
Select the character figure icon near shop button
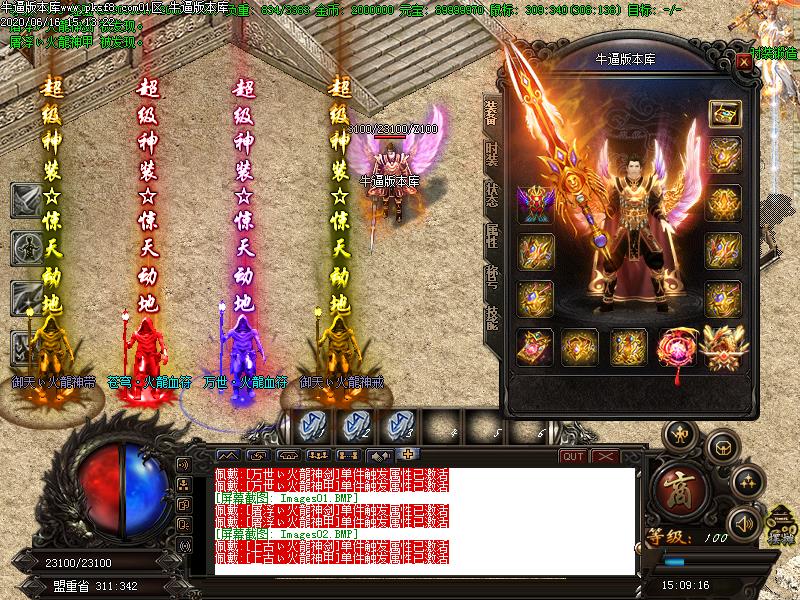pyautogui.click(x=682, y=433)
